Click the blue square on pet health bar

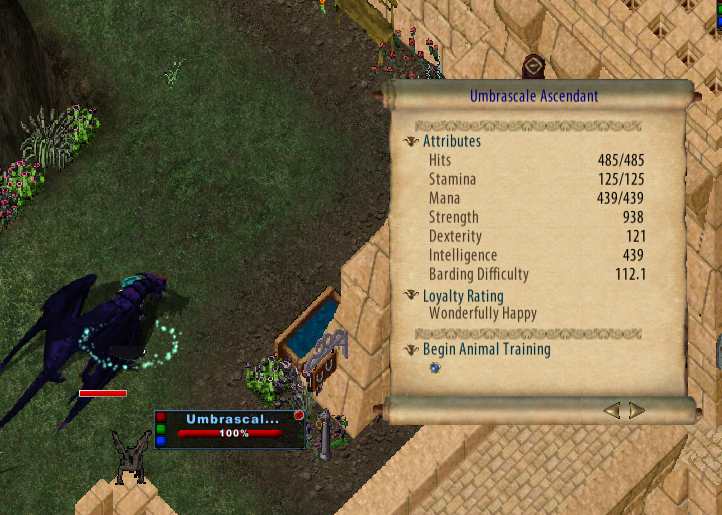(x=162, y=441)
